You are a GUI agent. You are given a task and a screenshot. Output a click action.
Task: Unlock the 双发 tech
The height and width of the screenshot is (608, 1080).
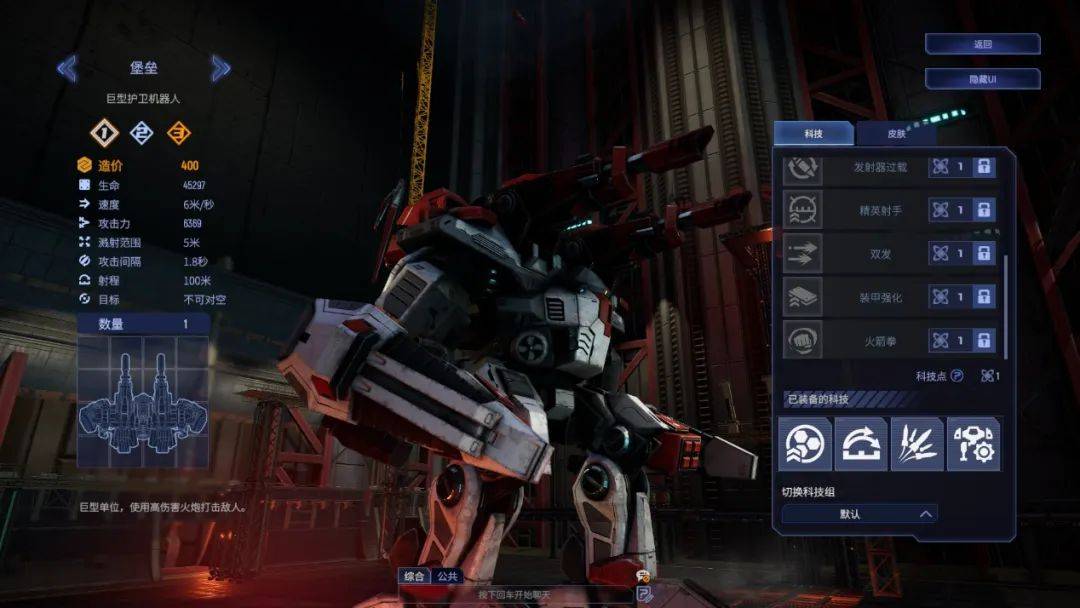[x=984, y=254]
